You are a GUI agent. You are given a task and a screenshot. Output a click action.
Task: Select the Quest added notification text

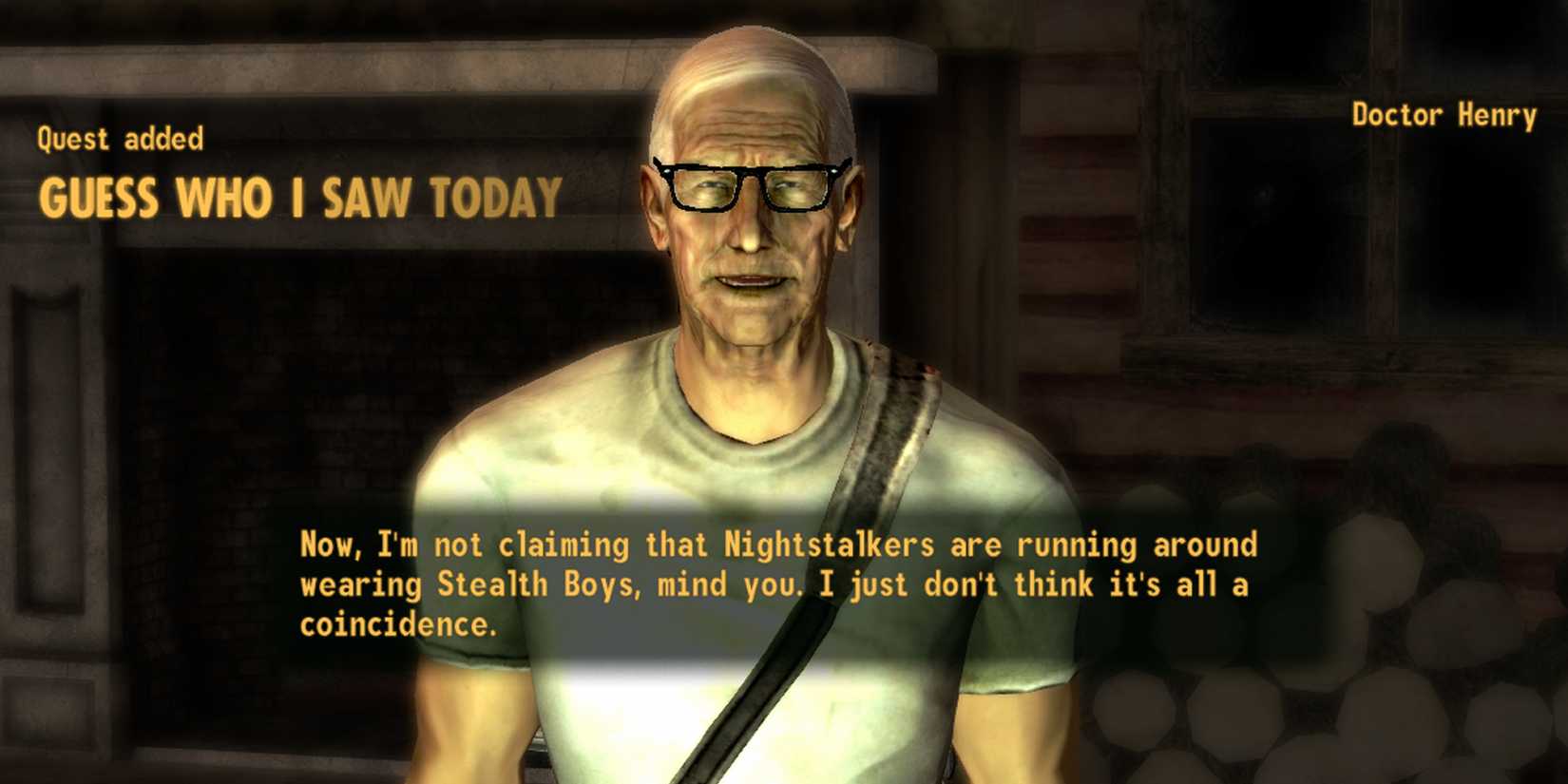[x=118, y=139]
